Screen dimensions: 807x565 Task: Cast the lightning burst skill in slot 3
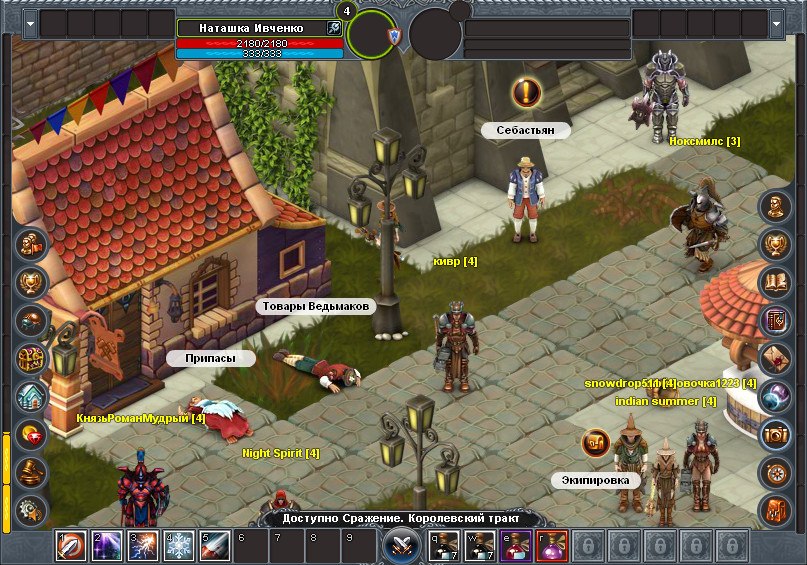click(143, 546)
